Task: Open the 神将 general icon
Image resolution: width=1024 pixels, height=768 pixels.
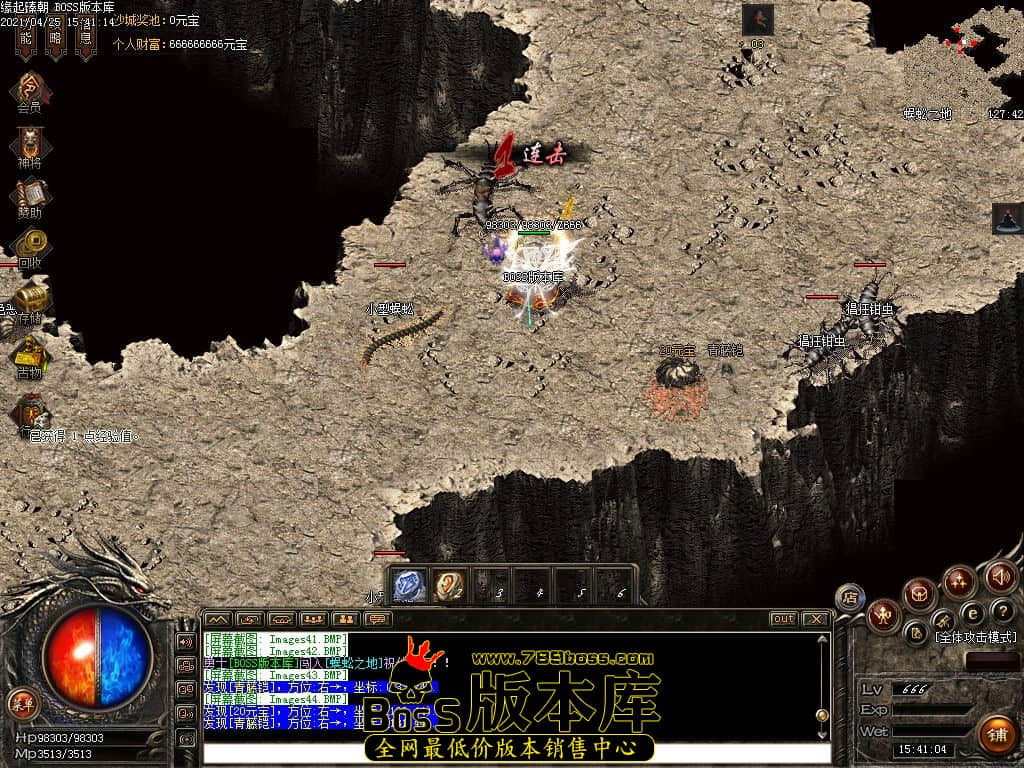Action: coord(30,141)
